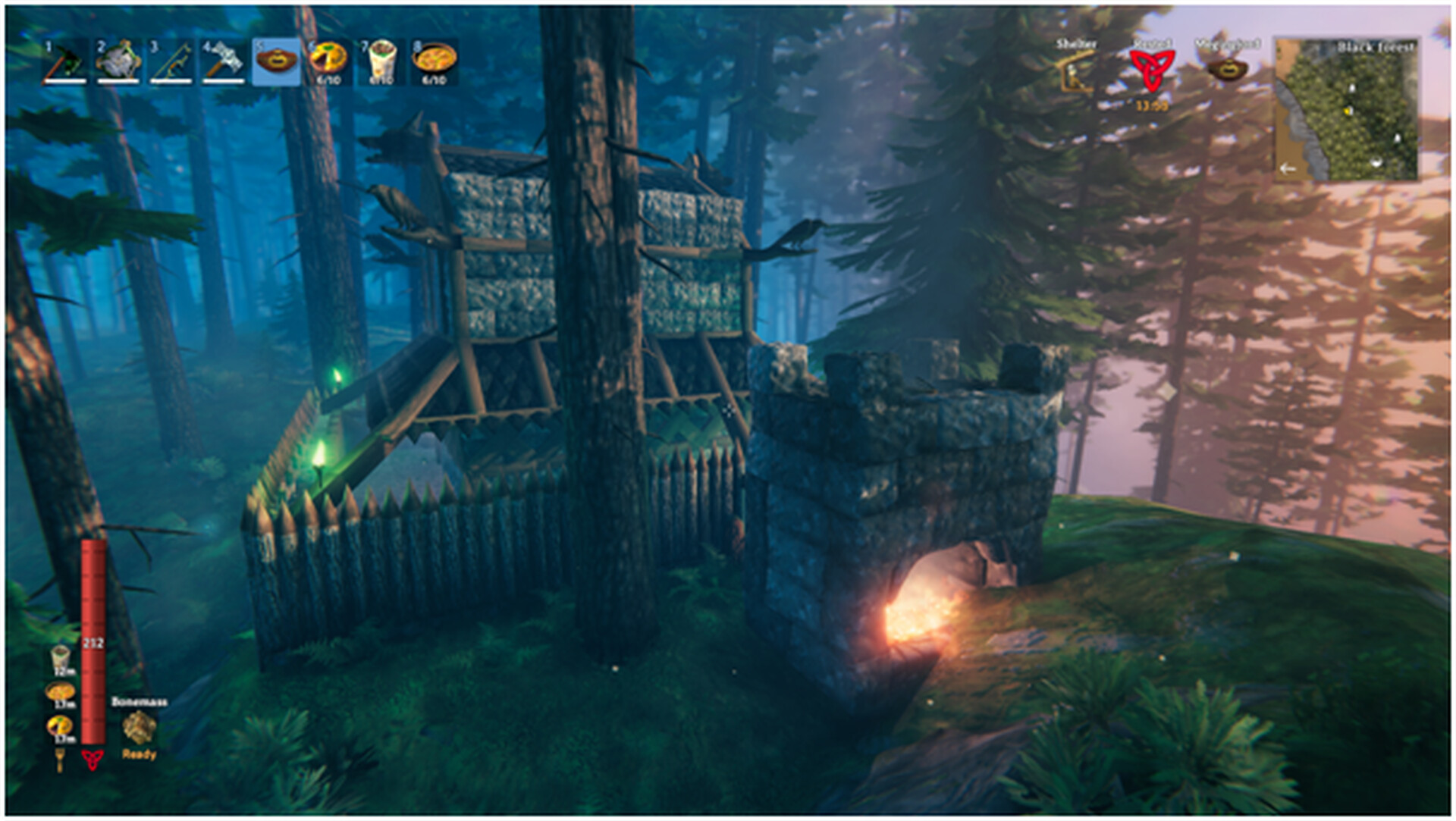Click the Black forest biome label
Screen dimensions: 1456x821
[x=1374, y=47]
